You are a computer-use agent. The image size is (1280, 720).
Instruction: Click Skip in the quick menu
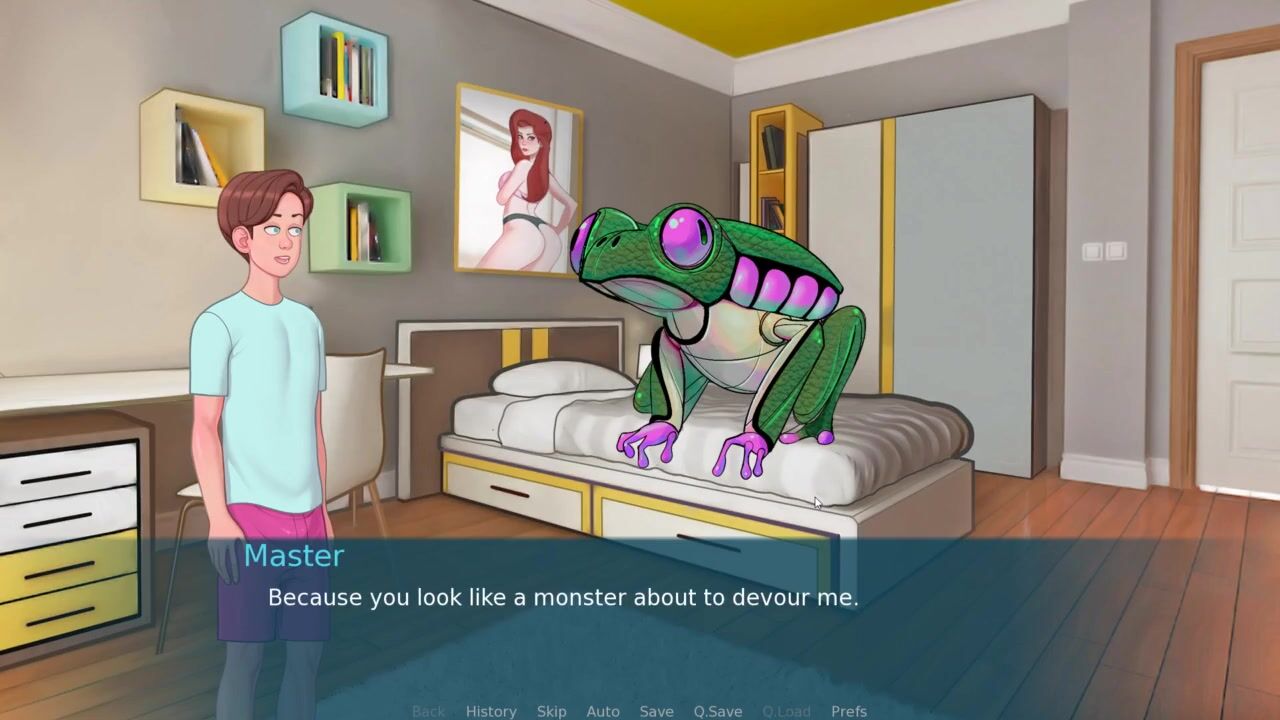pyautogui.click(x=551, y=711)
